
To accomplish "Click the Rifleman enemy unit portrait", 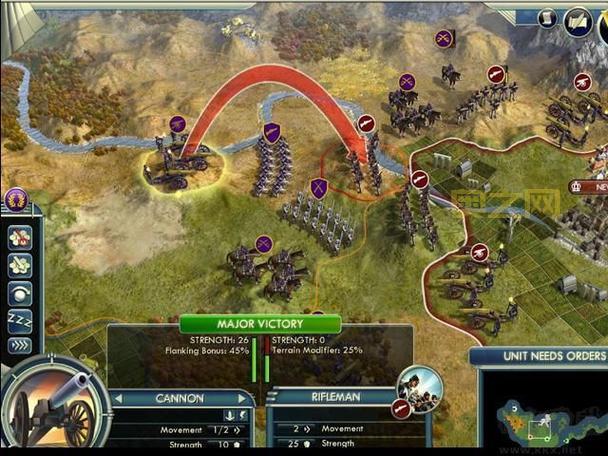I will pos(419,387).
